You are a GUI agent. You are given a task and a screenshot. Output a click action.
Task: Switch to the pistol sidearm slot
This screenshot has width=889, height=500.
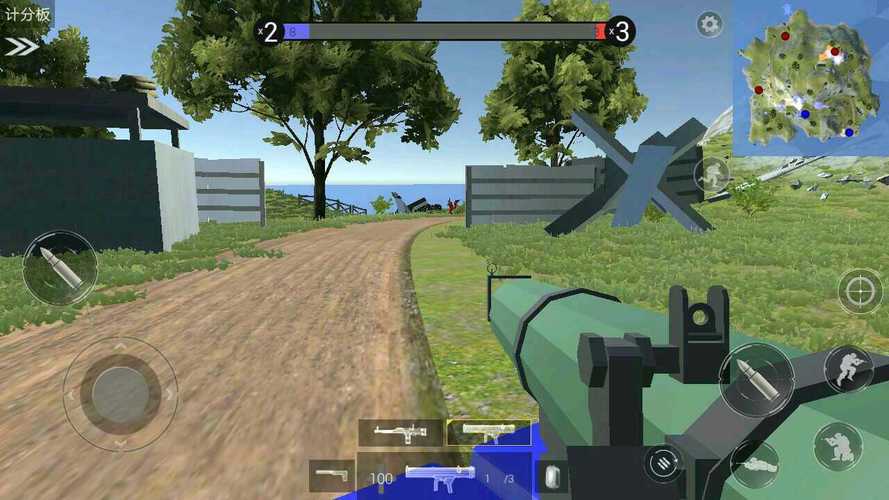coord(331,475)
